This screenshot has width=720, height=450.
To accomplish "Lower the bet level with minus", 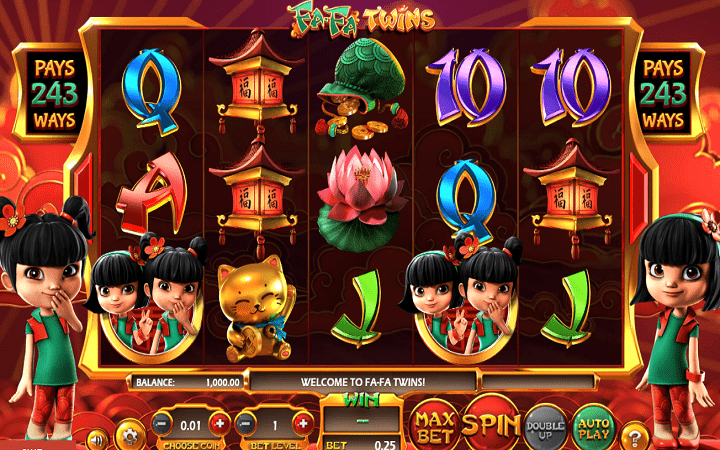I will coord(247,423).
